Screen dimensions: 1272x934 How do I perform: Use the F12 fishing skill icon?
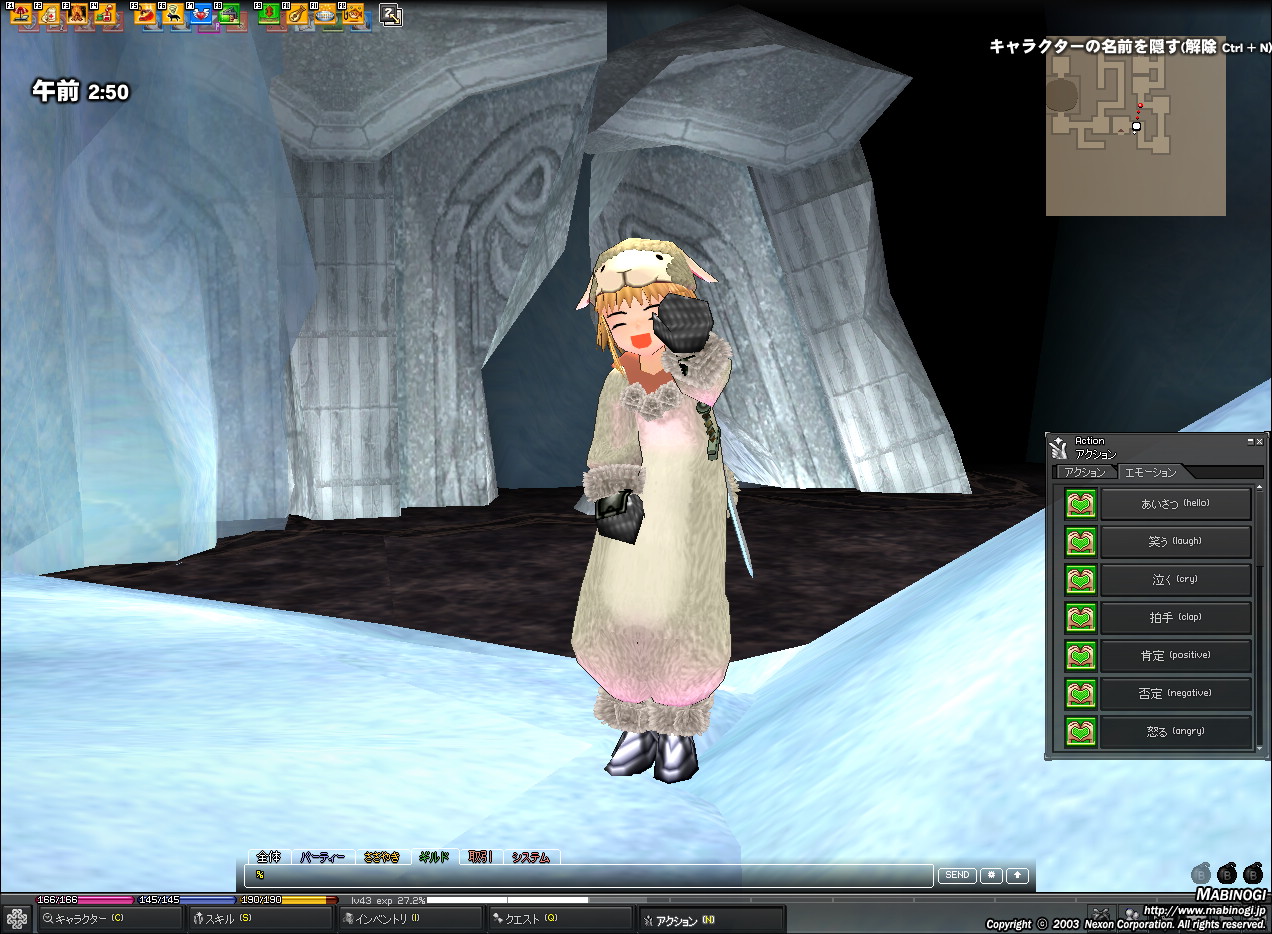tap(353, 15)
